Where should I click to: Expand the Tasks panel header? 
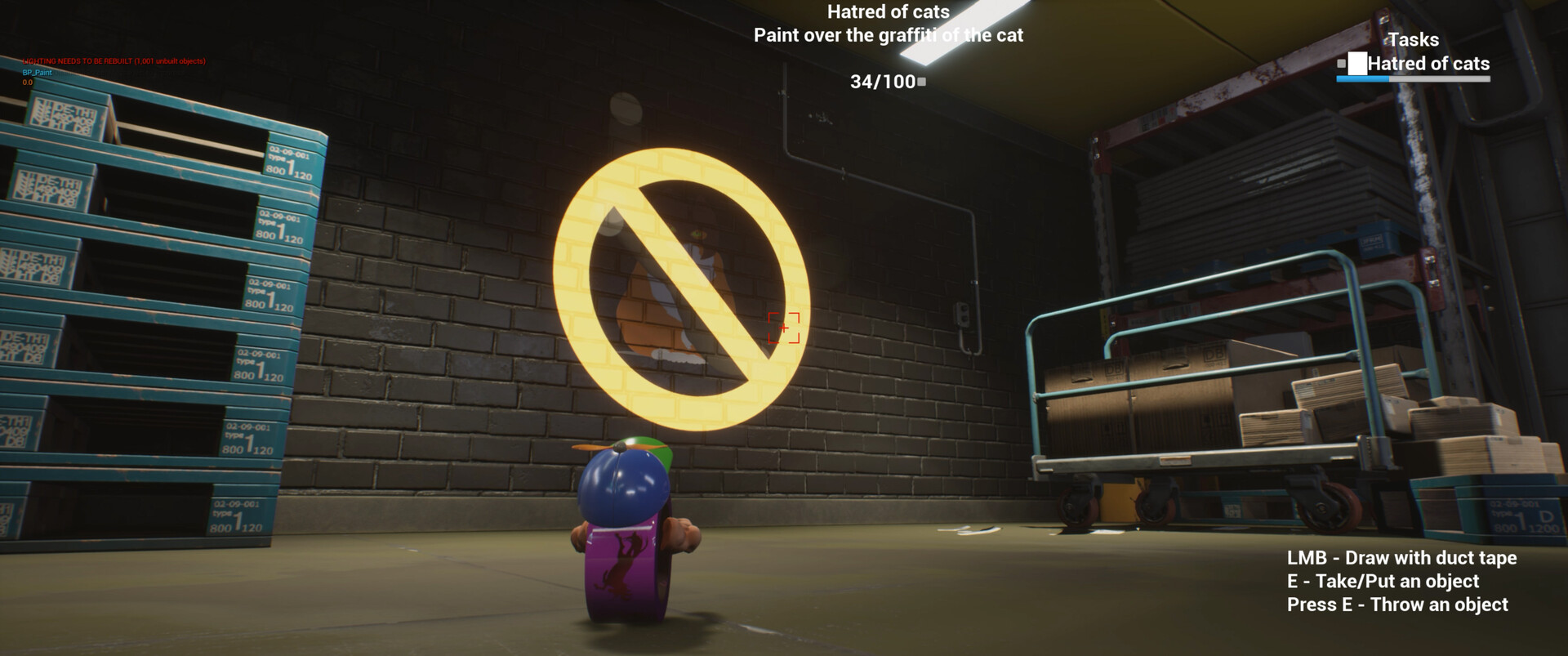[x=1413, y=39]
